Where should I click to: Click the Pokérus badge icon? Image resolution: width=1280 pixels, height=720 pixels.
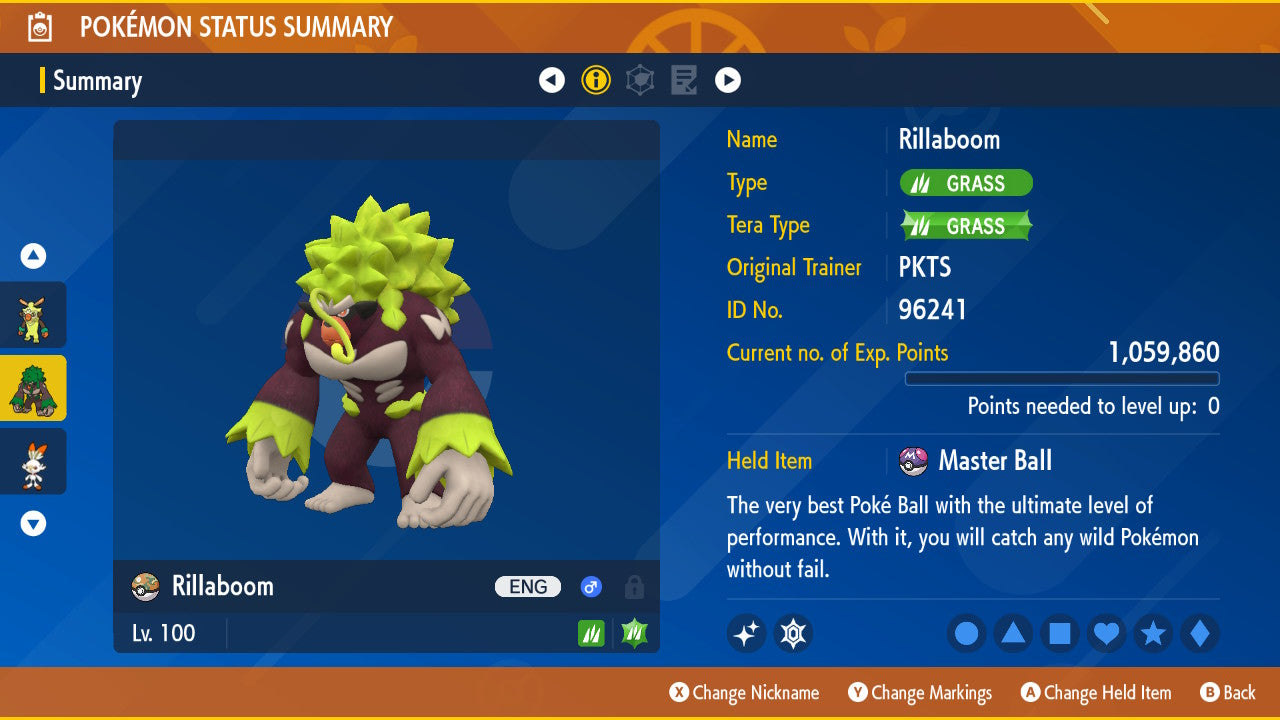point(793,633)
